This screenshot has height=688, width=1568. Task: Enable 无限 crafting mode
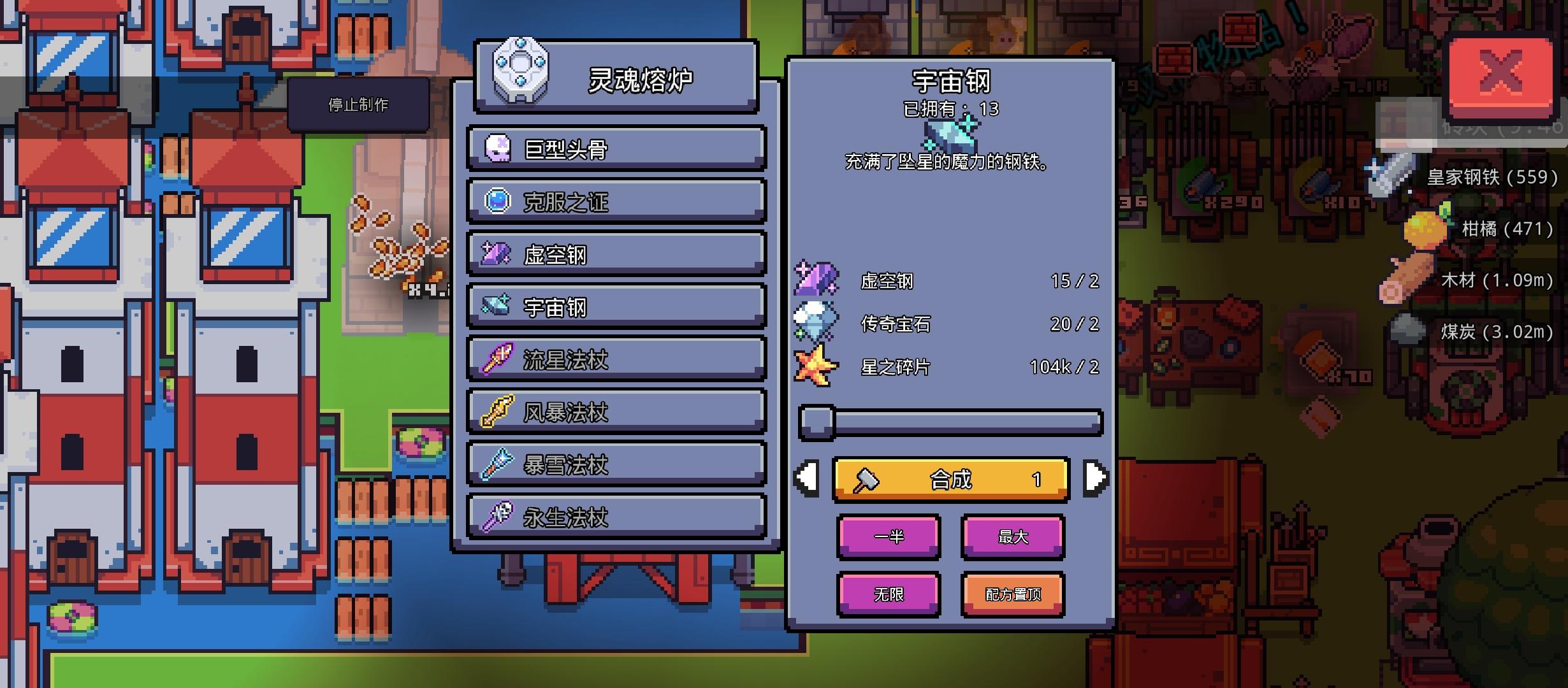point(889,594)
